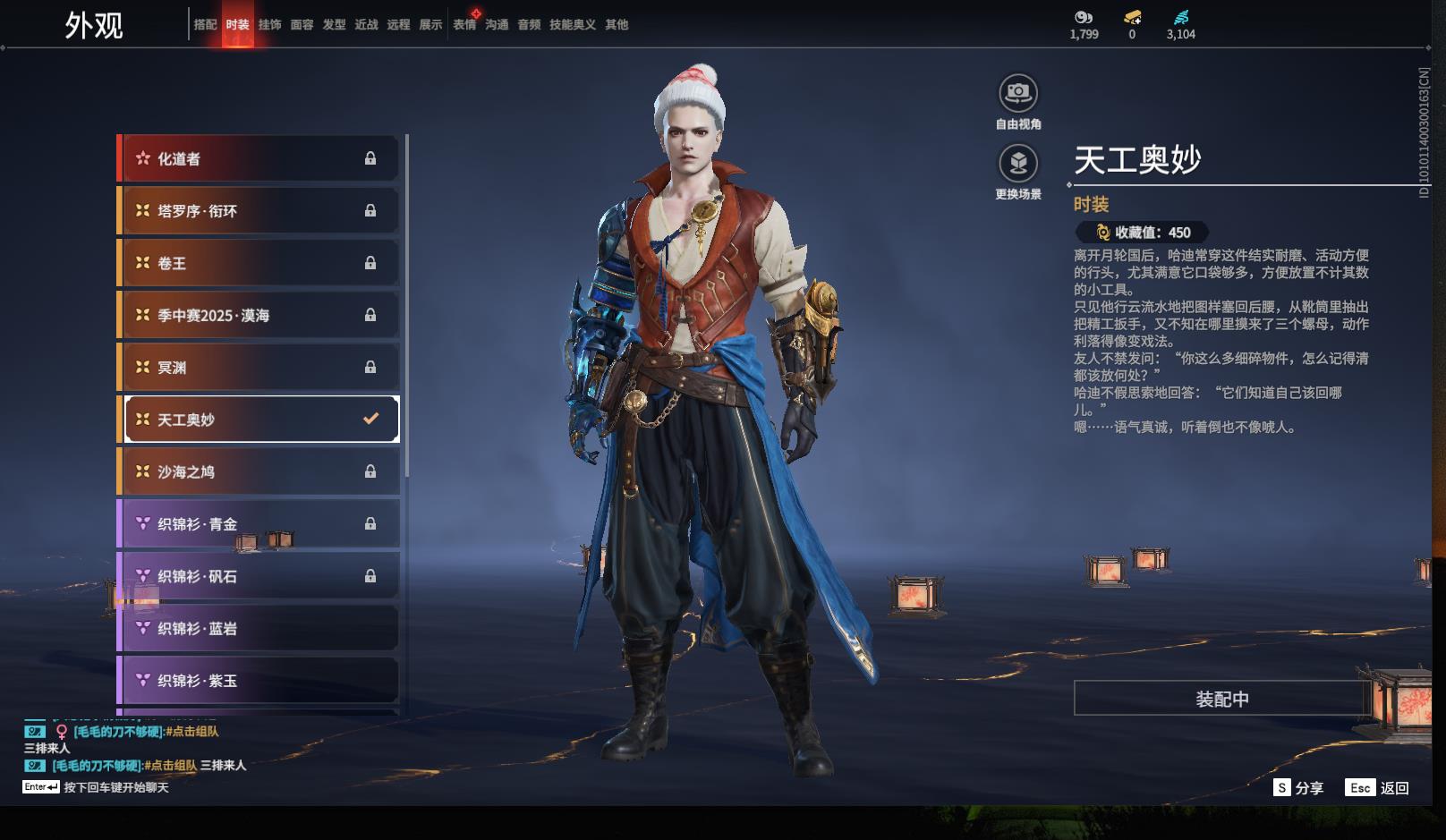Choose the 塔罗序·衔环 outfit
Viewport: 1446px width, 840px height.
click(x=259, y=211)
